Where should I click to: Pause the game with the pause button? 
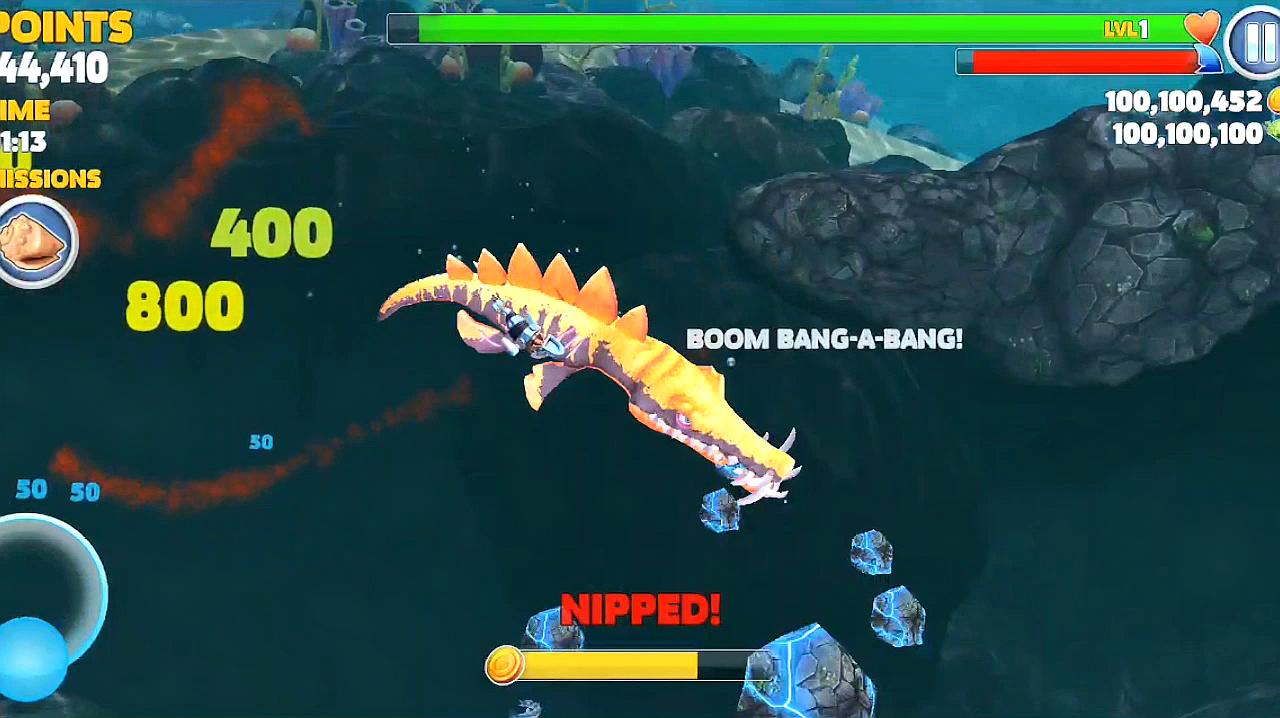(x=1256, y=42)
